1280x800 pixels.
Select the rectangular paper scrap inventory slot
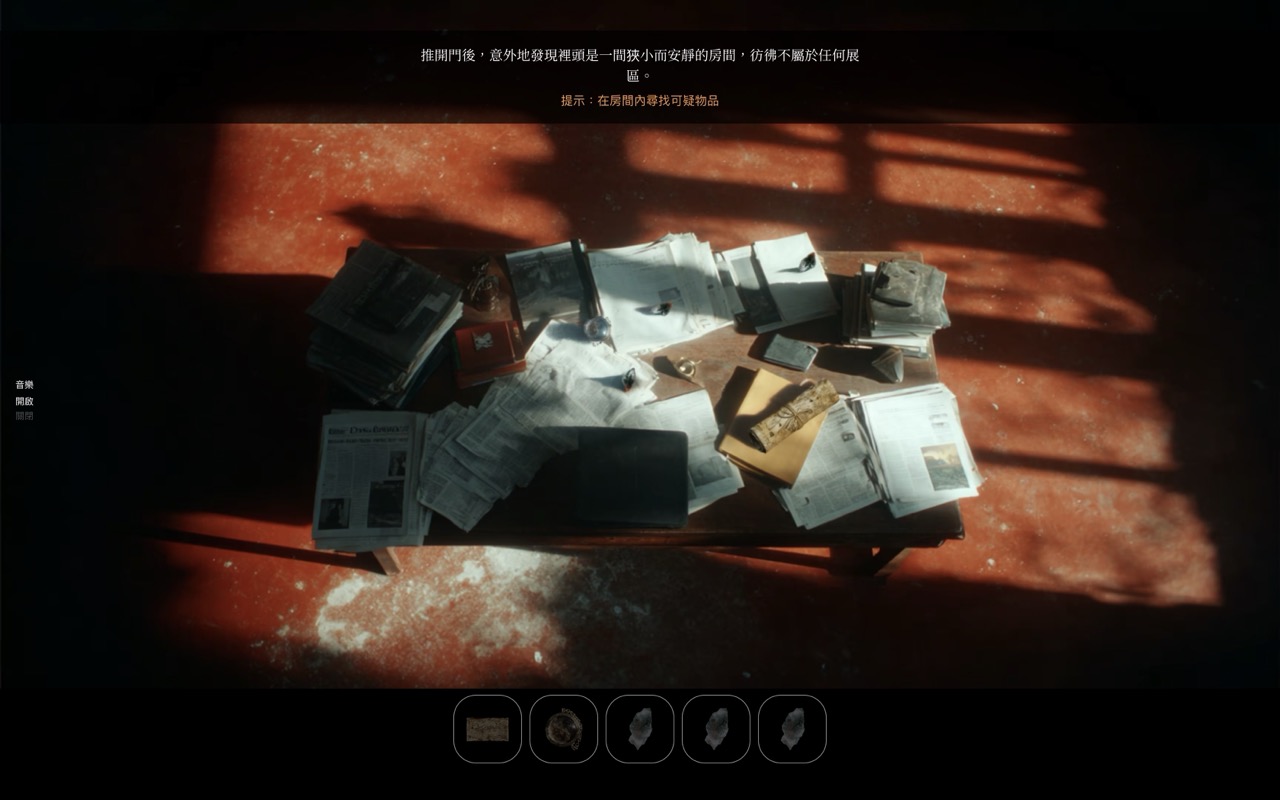click(487, 729)
